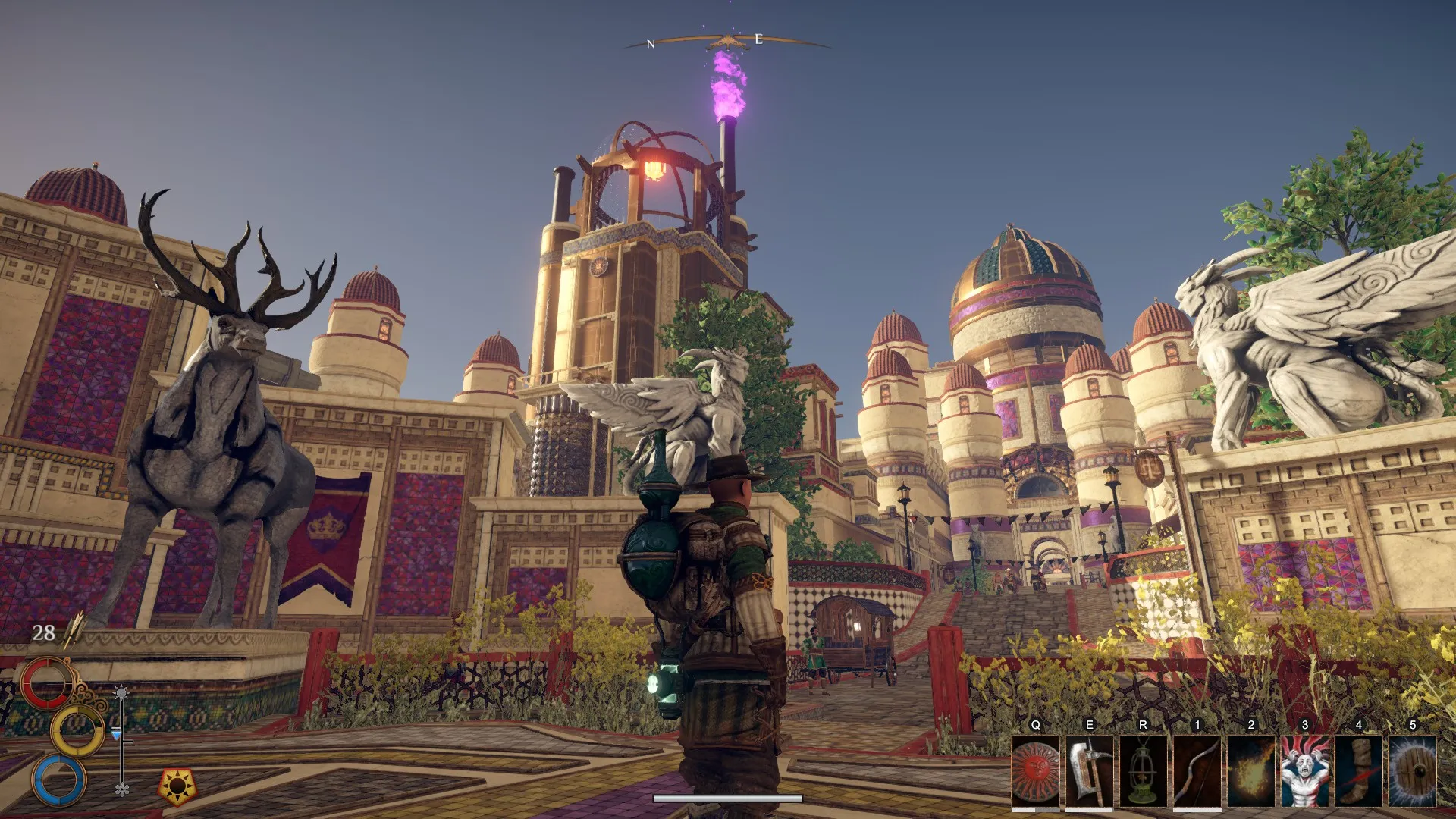Activate the glowing wooden shield skill
This screenshot has width=1456, height=819.
tap(1412, 771)
